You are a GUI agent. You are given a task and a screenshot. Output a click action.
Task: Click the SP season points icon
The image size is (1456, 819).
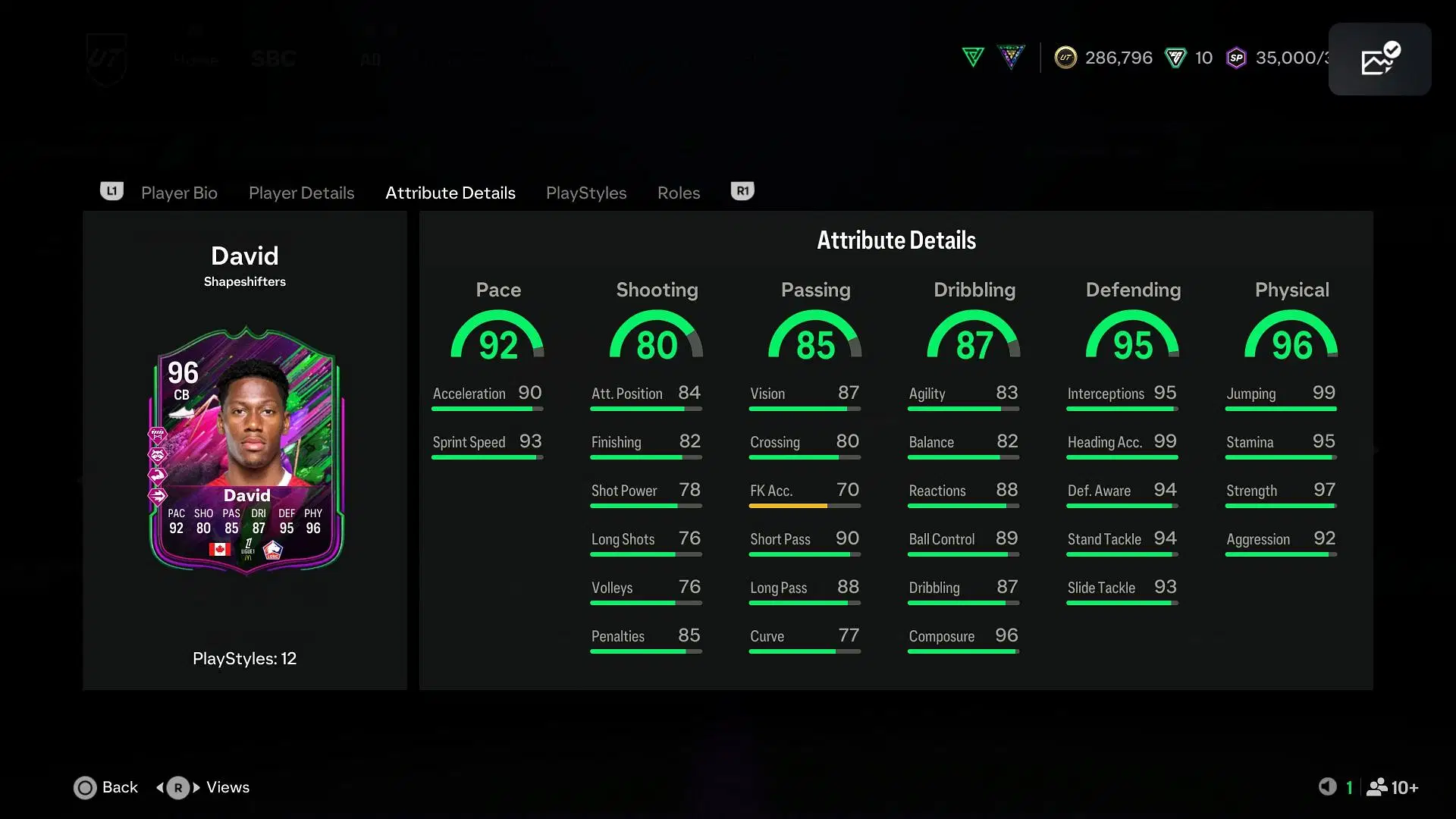pos(1236,58)
